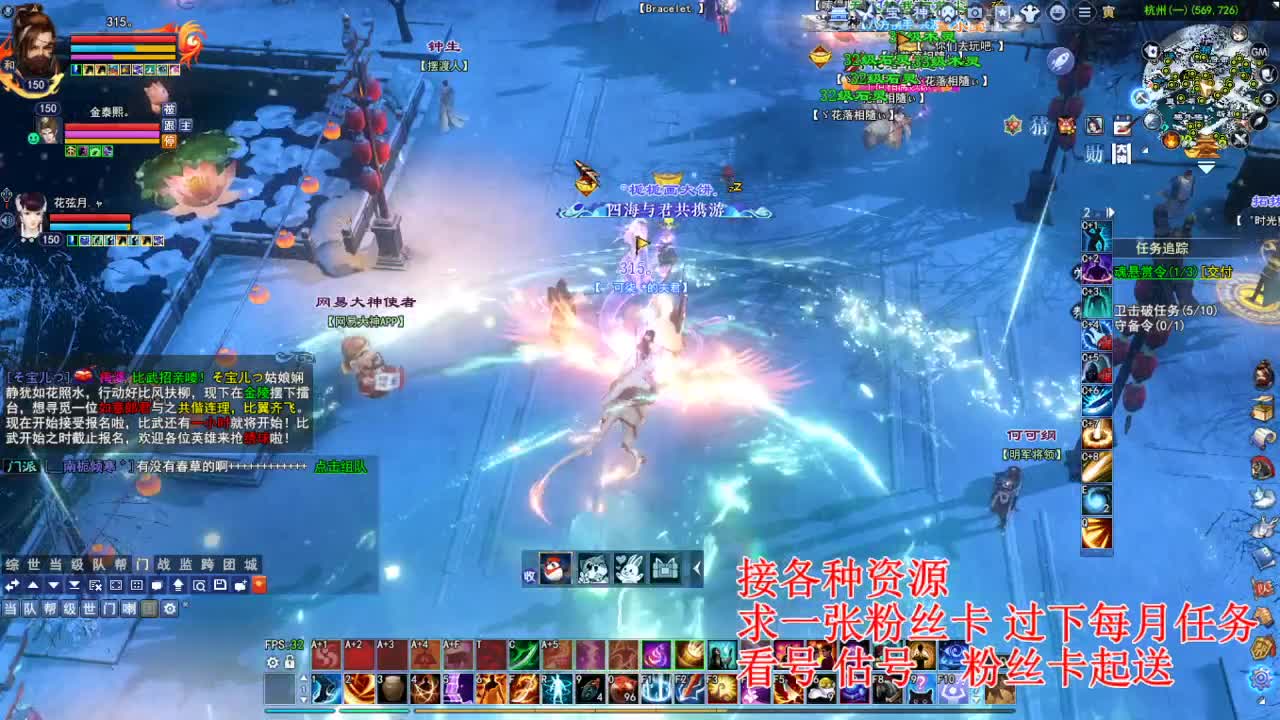Select the green C skill icon on the hotbar
1280x720 pixels.
tap(524, 653)
